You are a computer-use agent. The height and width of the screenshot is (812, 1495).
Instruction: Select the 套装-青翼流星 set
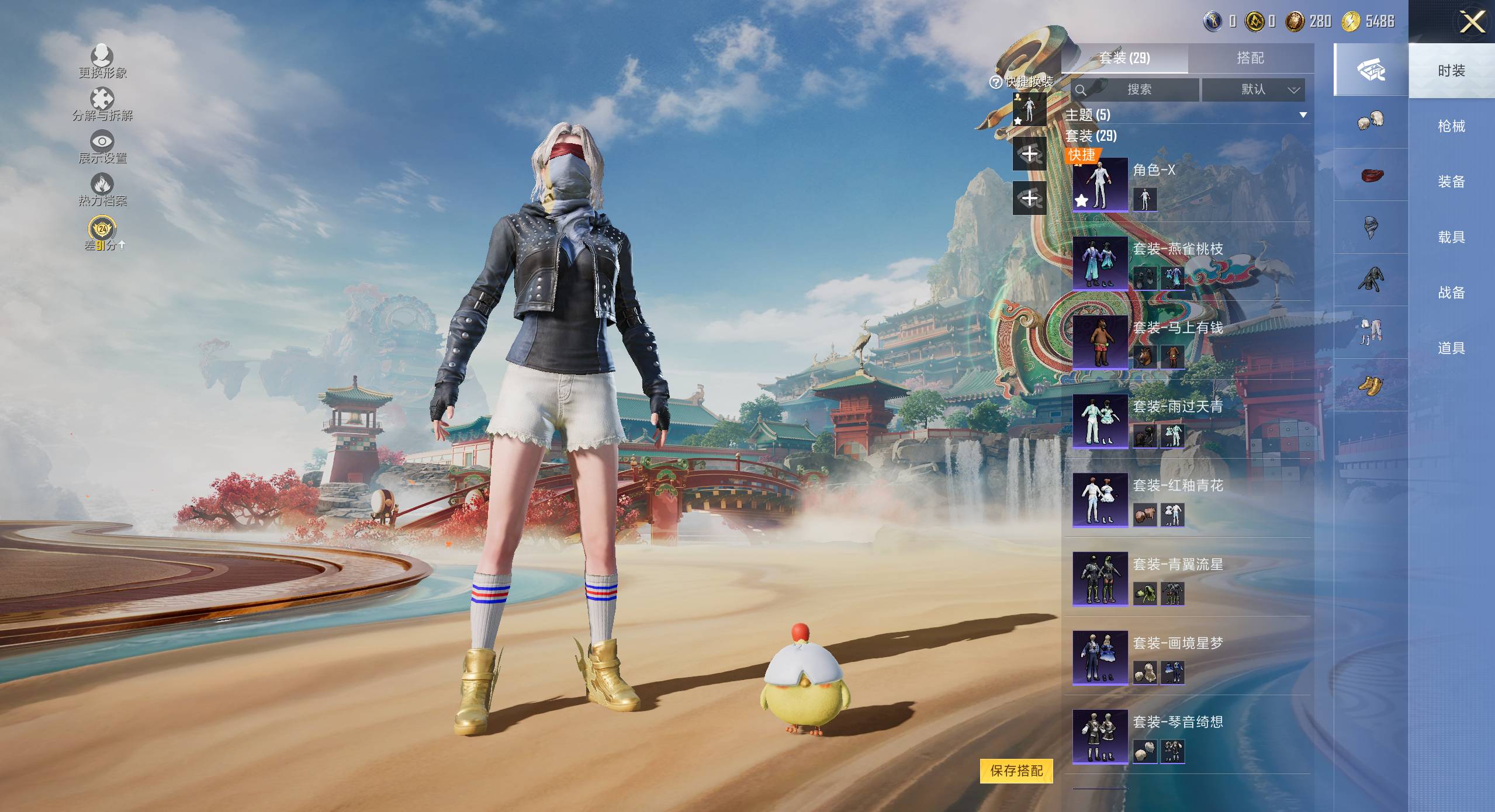tap(1100, 579)
